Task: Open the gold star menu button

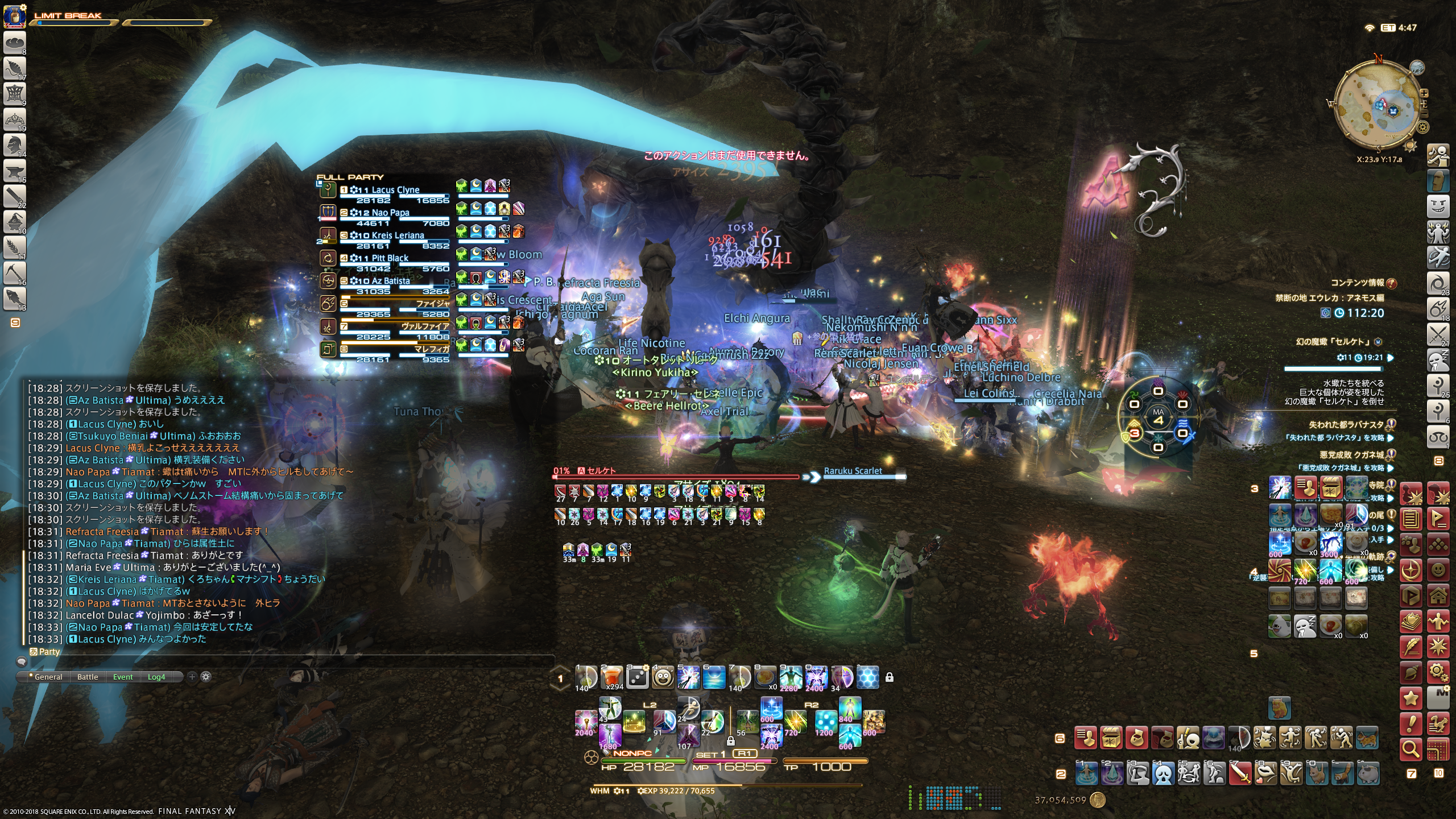Action: 1411,698
